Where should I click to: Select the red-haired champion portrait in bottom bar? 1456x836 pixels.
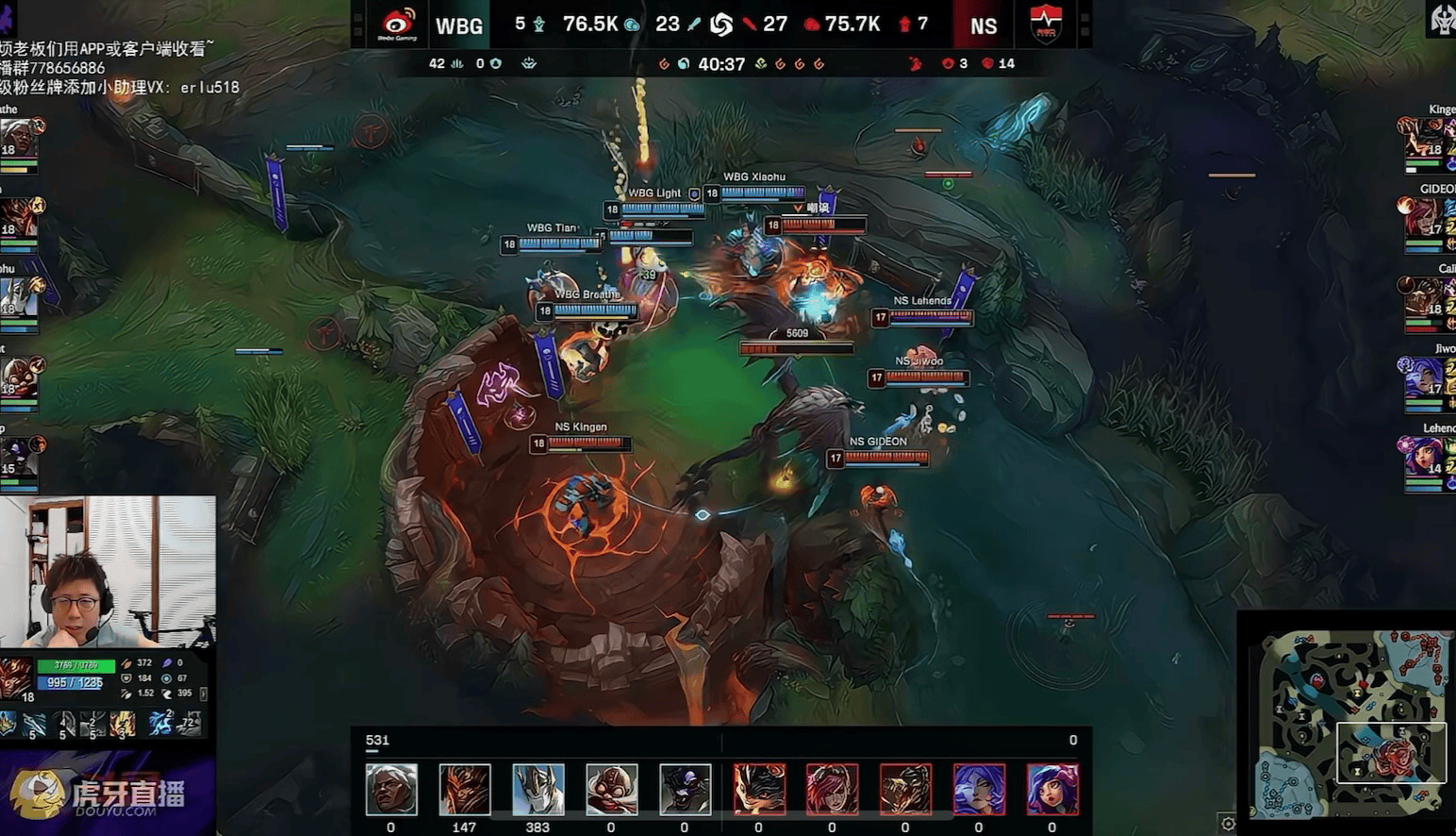click(832, 790)
